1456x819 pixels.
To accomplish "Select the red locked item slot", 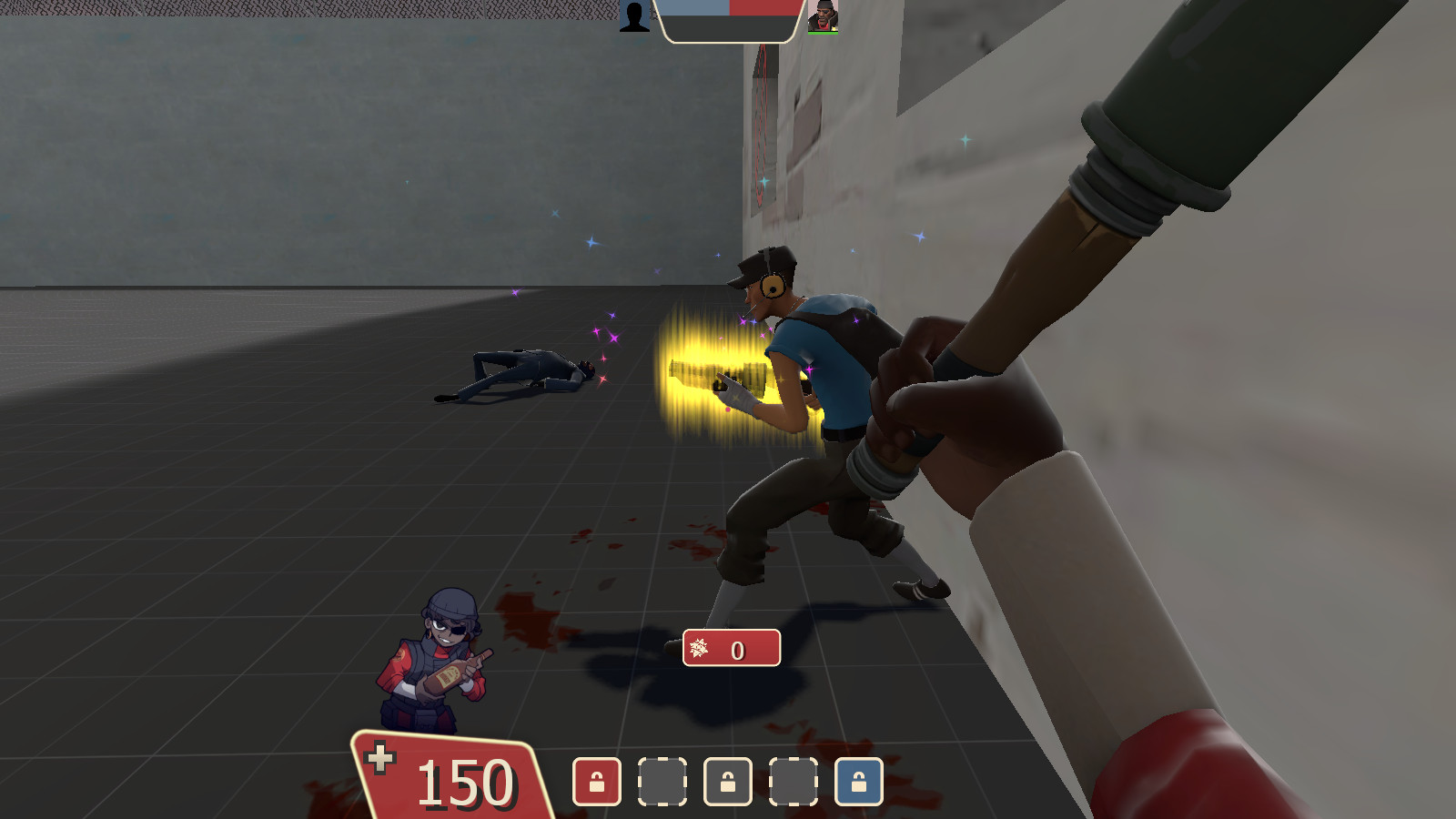I will tap(597, 781).
